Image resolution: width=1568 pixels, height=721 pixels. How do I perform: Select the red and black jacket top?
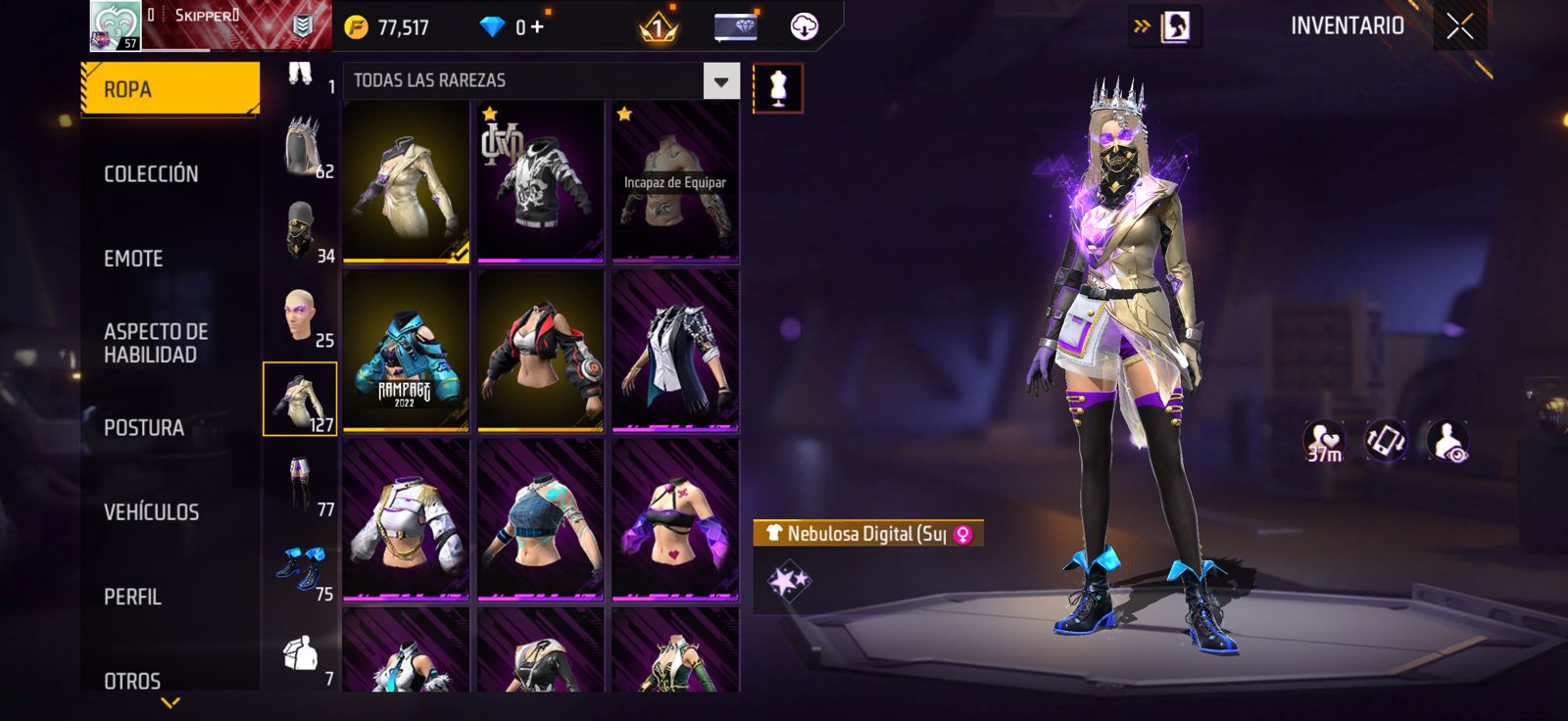(540, 351)
